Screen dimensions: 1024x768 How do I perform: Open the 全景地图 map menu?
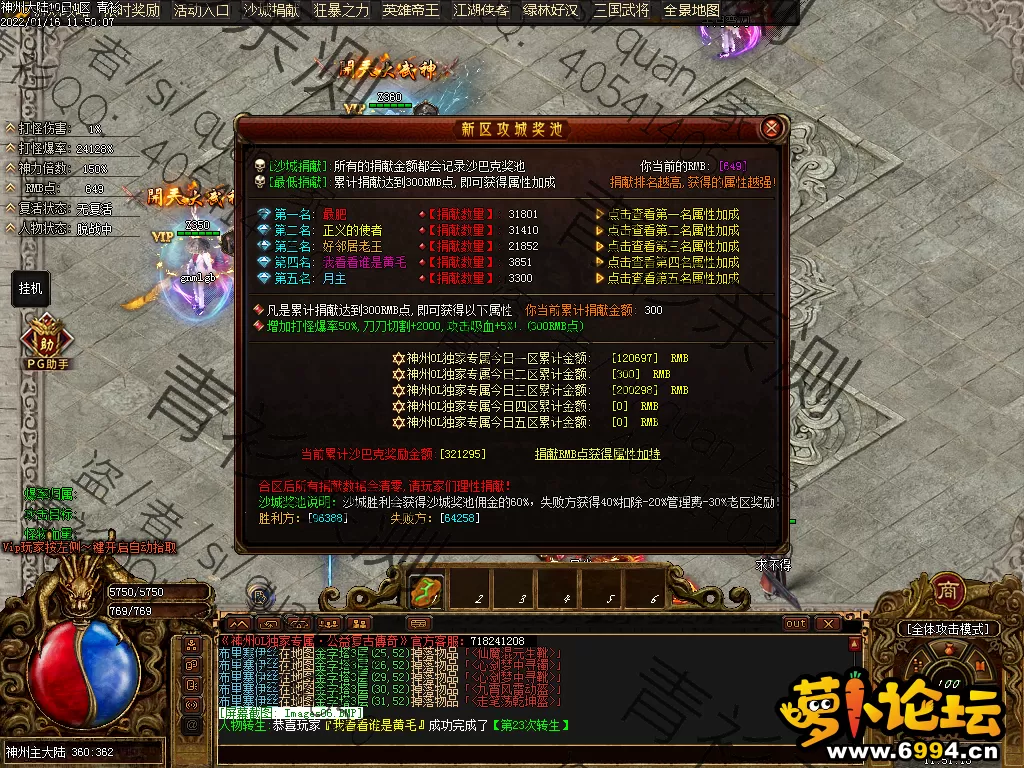(x=691, y=11)
